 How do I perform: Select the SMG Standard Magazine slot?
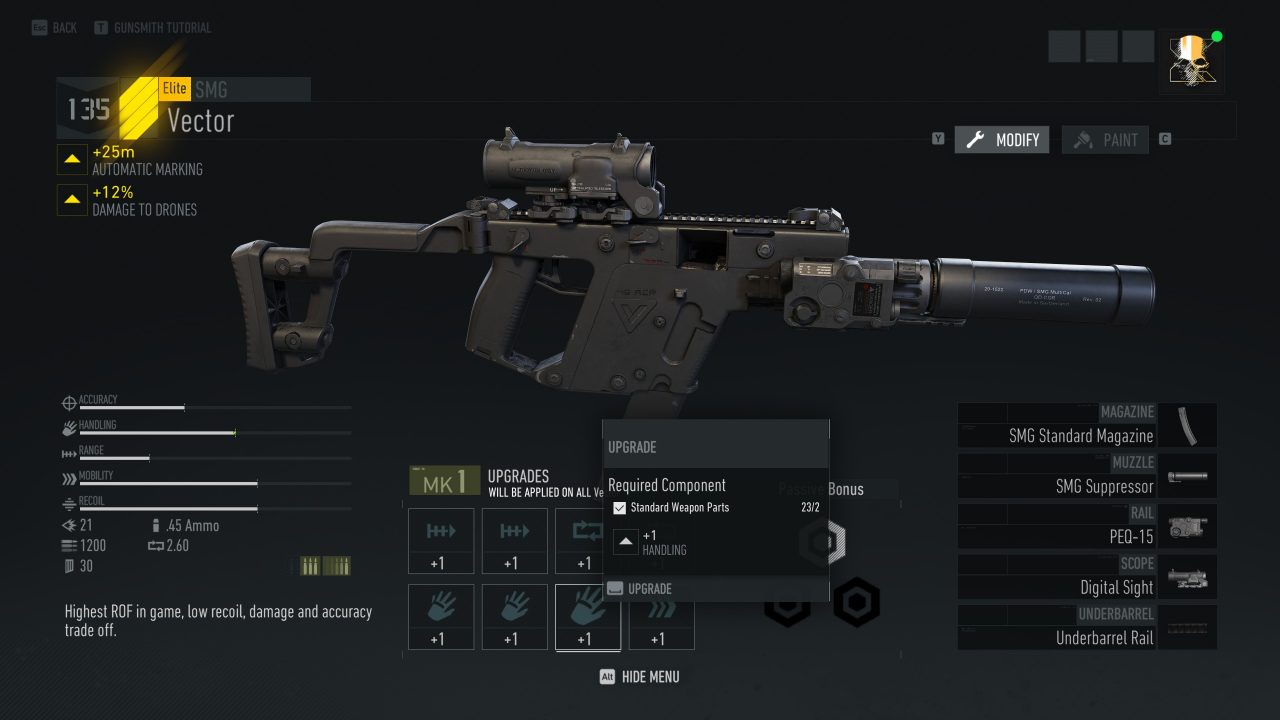pos(1087,425)
